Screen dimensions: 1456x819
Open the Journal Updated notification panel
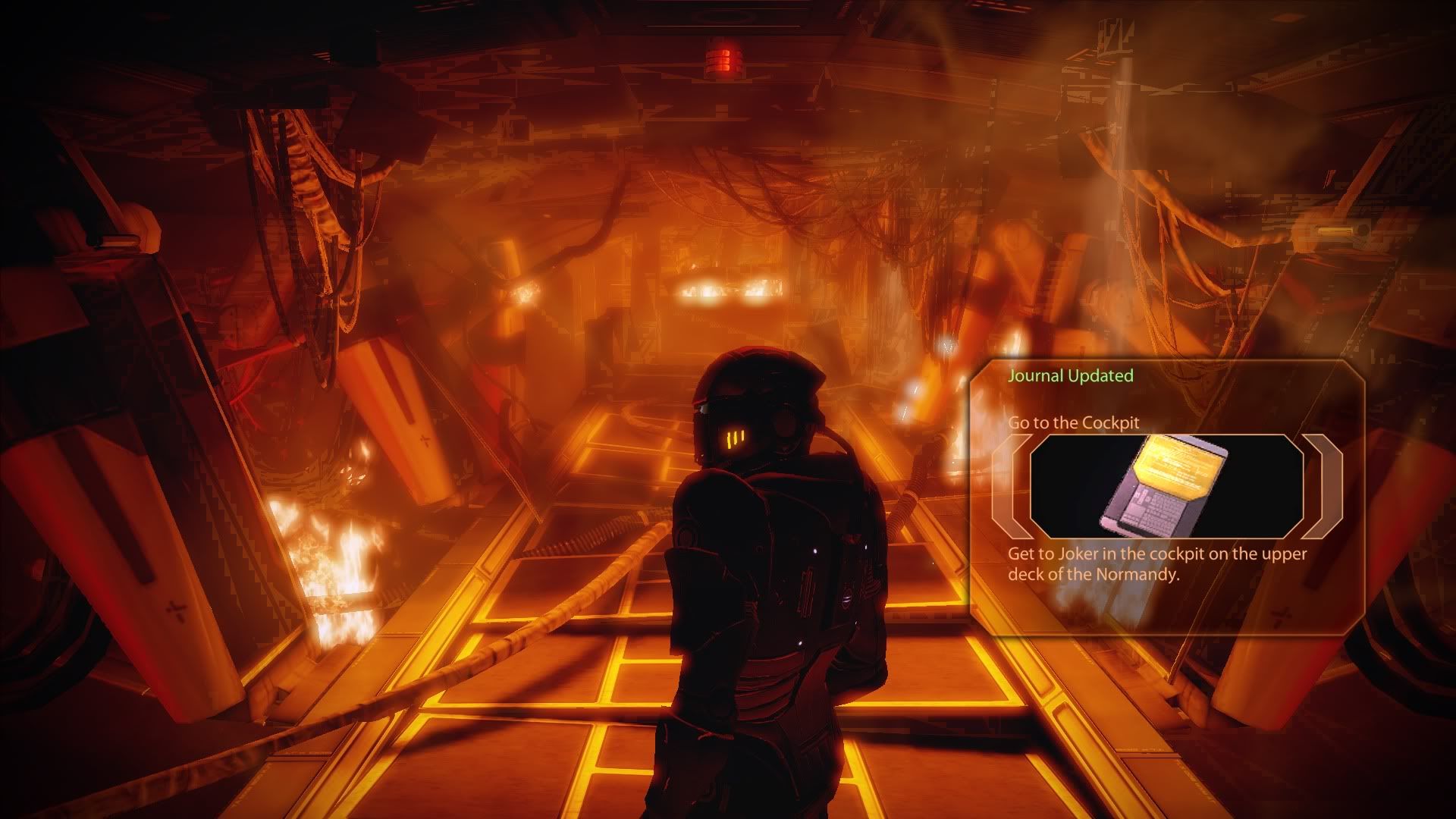[x=1070, y=376]
